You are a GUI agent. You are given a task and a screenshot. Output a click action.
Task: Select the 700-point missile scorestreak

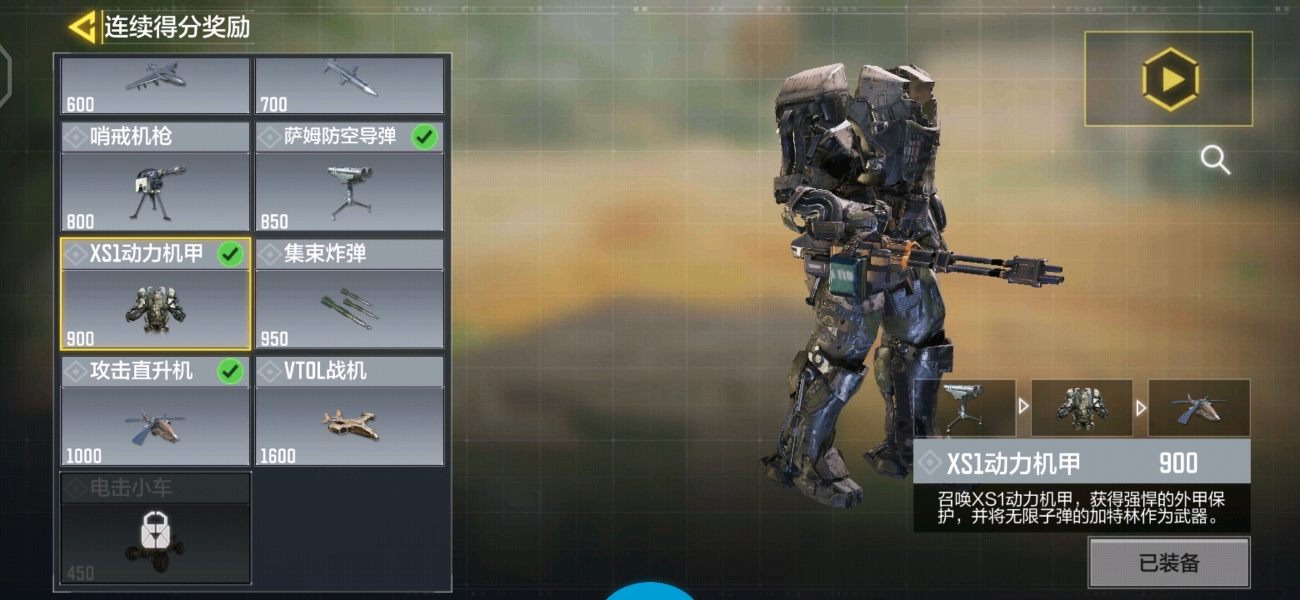coord(349,85)
